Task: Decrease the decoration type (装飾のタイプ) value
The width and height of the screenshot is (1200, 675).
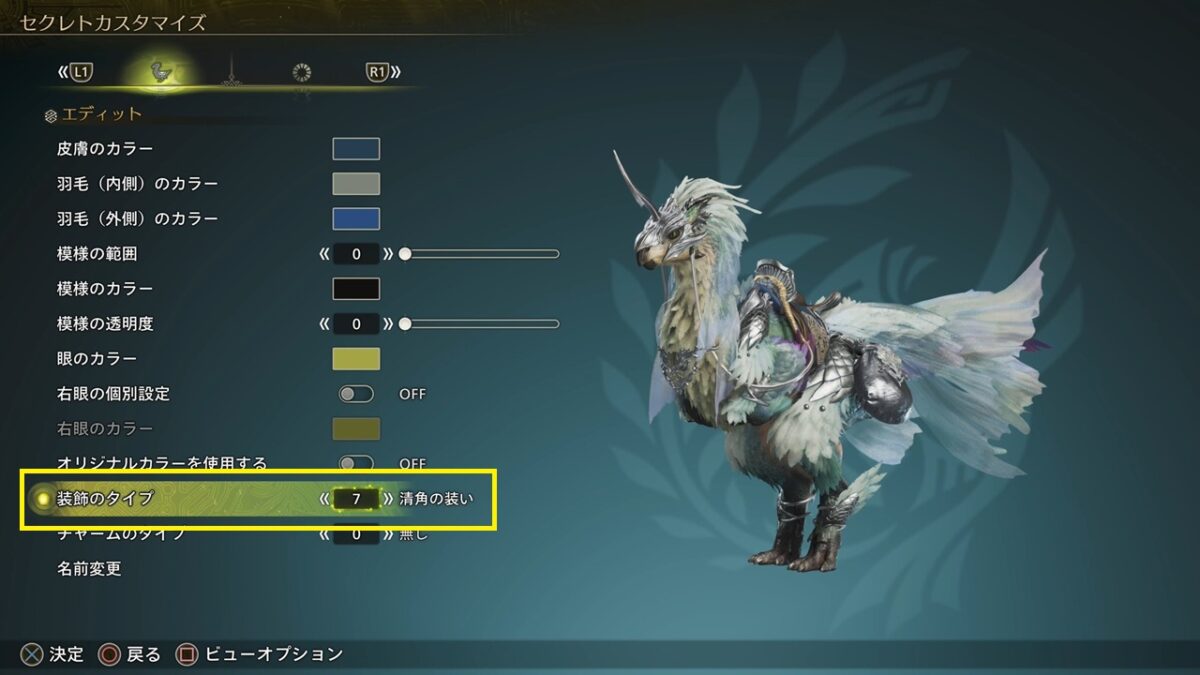Action: pos(324,498)
